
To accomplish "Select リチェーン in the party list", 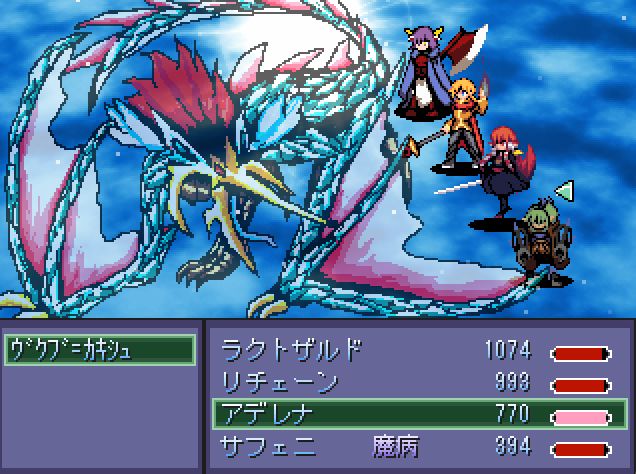I will [x=417, y=382].
